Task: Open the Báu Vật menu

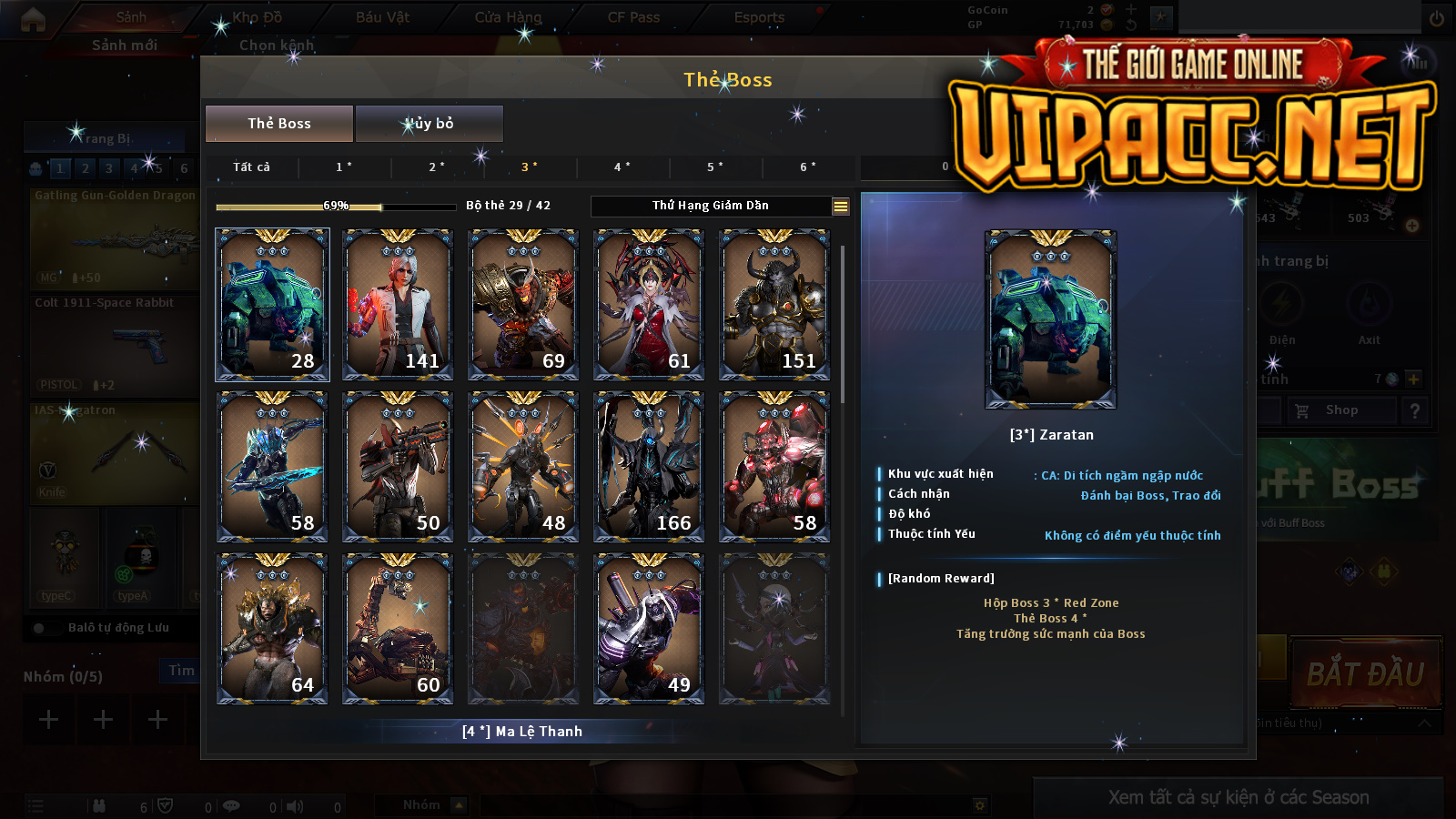Action: pos(382,17)
